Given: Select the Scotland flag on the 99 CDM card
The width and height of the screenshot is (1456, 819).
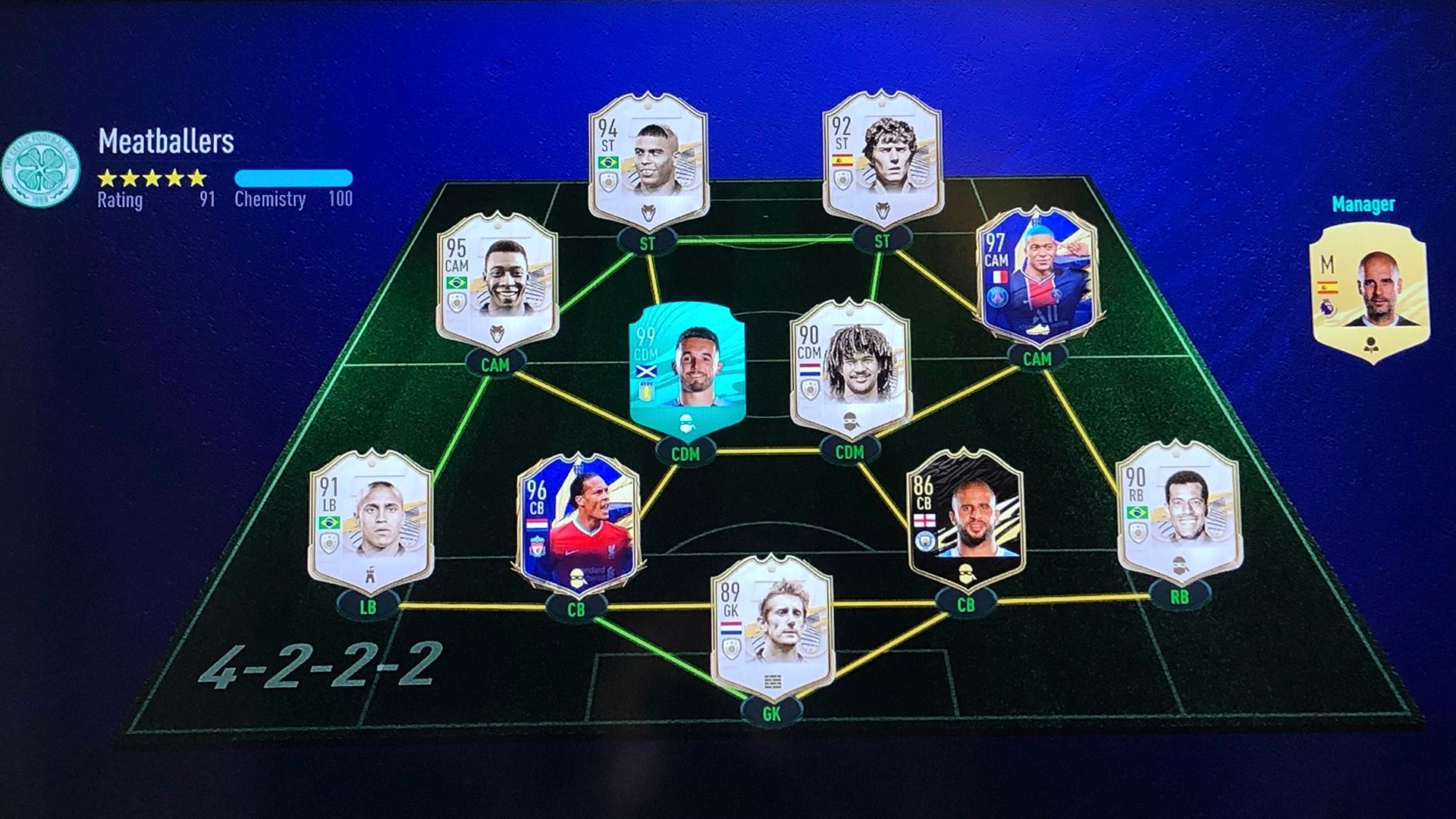Looking at the screenshot, I should [646, 371].
